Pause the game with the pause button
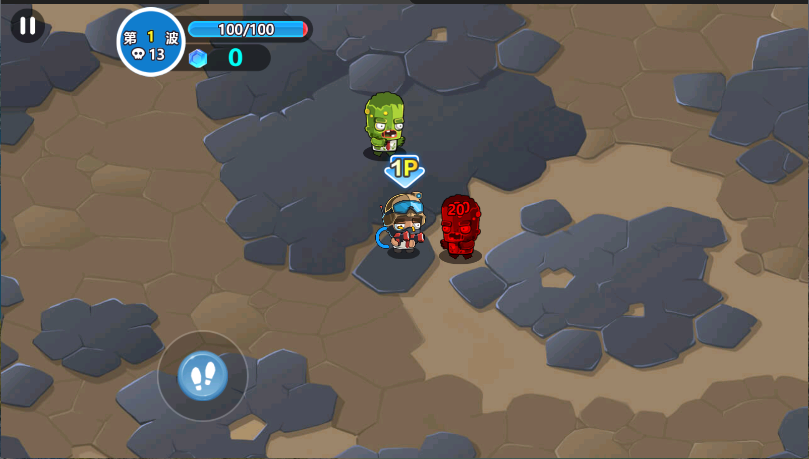Image resolution: width=809 pixels, height=459 pixels. (27, 26)
